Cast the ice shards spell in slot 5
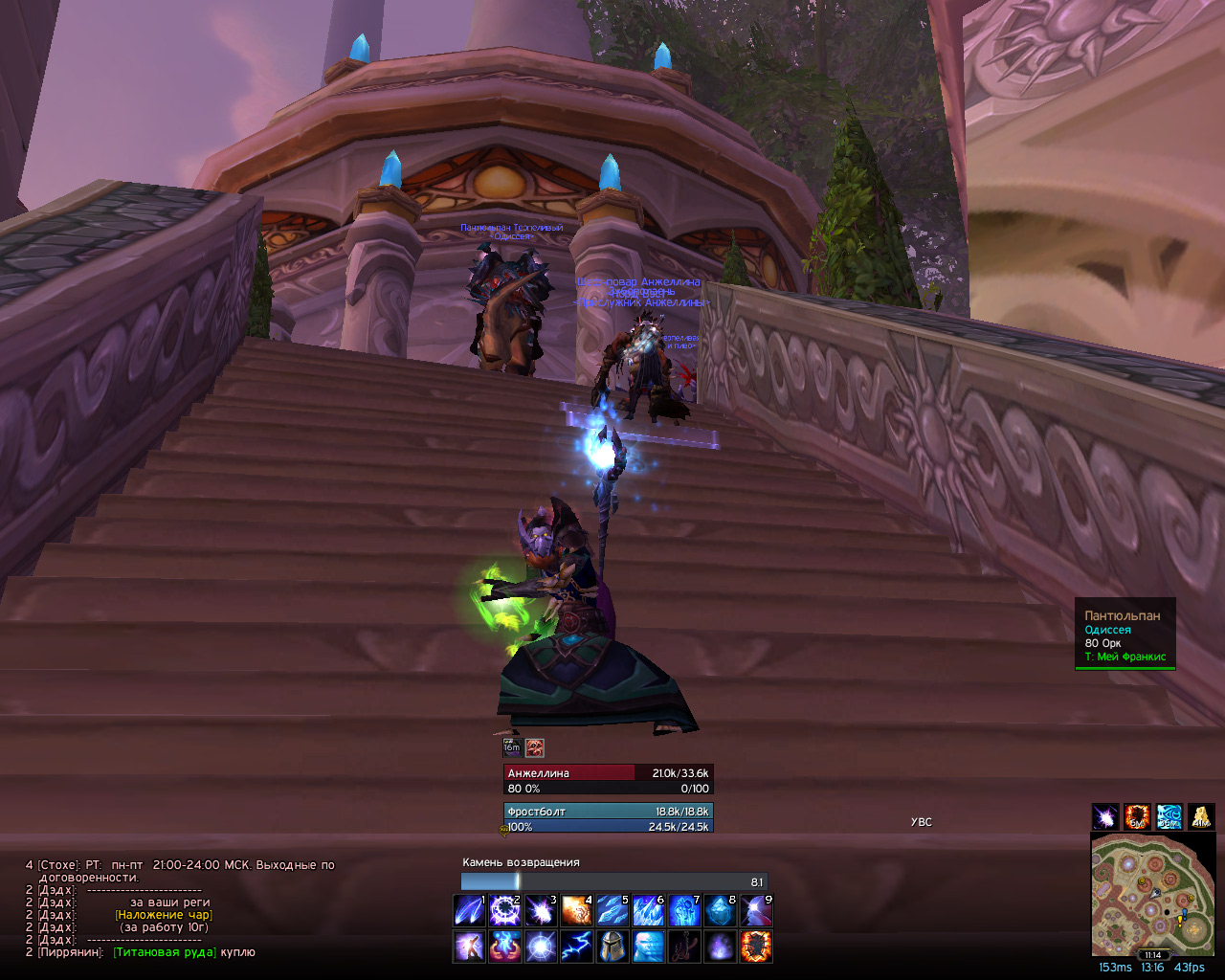1225x980 pixels. click(x=612, y=911)
